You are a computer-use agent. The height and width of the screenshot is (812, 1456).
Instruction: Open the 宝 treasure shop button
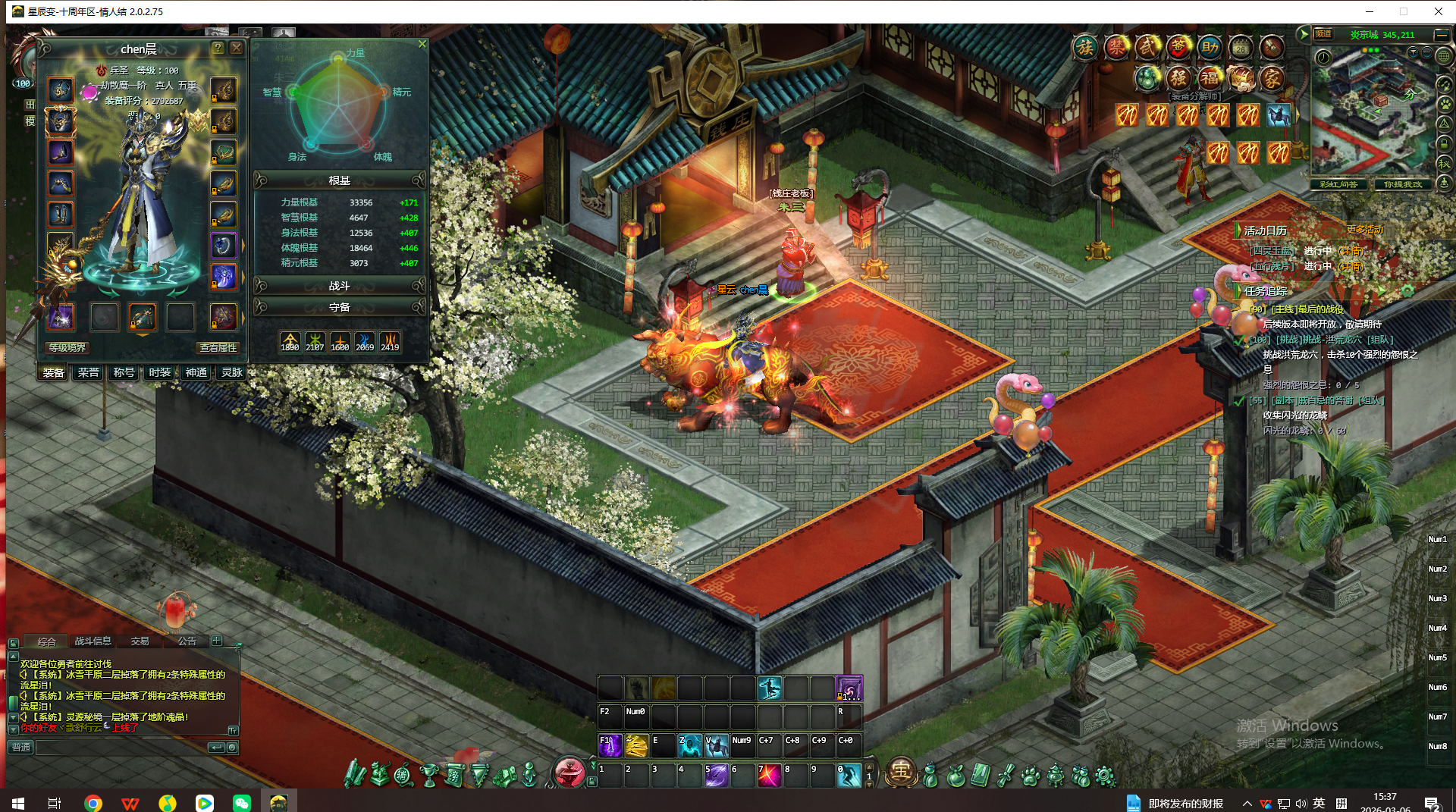[901, 771]
